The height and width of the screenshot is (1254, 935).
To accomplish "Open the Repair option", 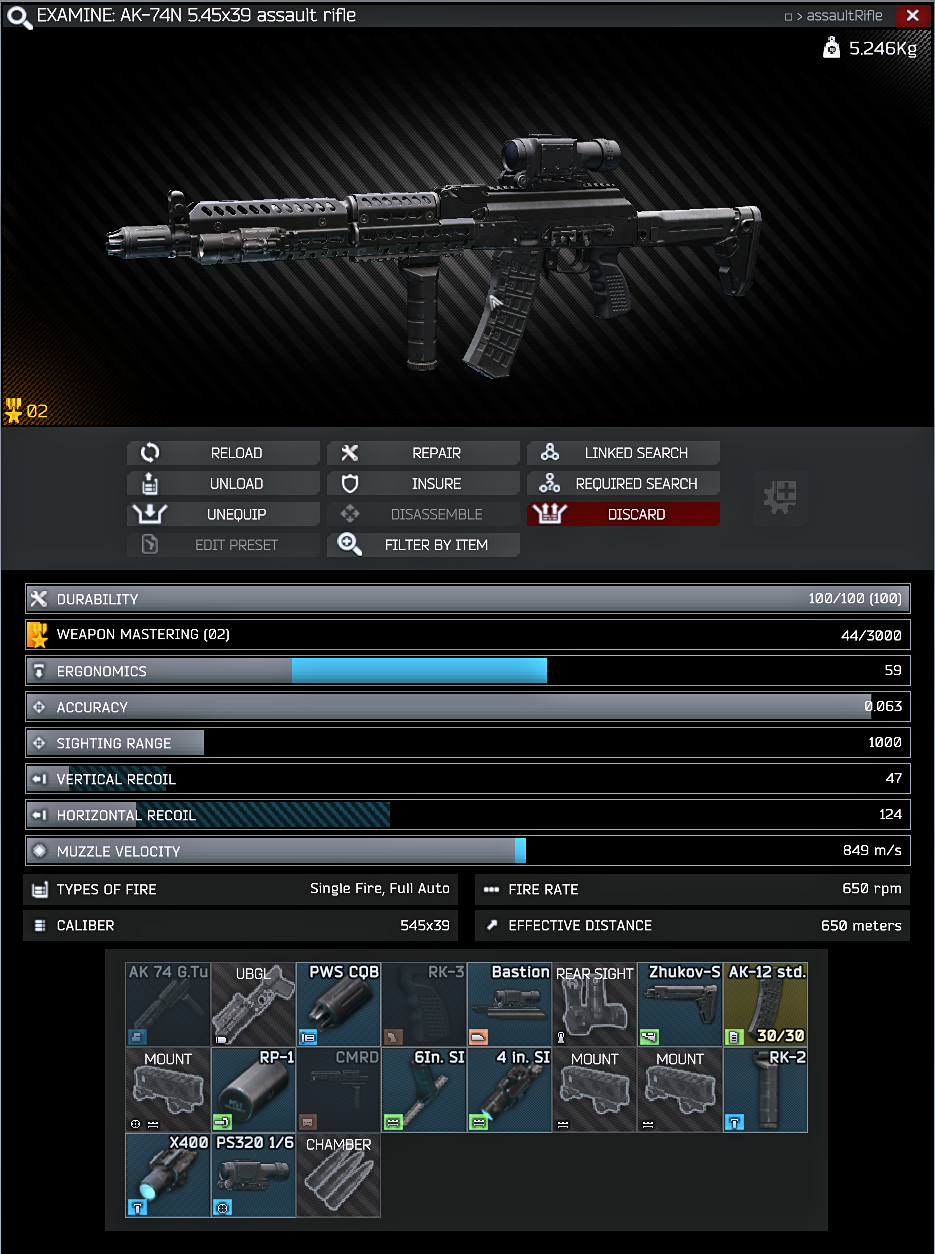I will 423,453.
